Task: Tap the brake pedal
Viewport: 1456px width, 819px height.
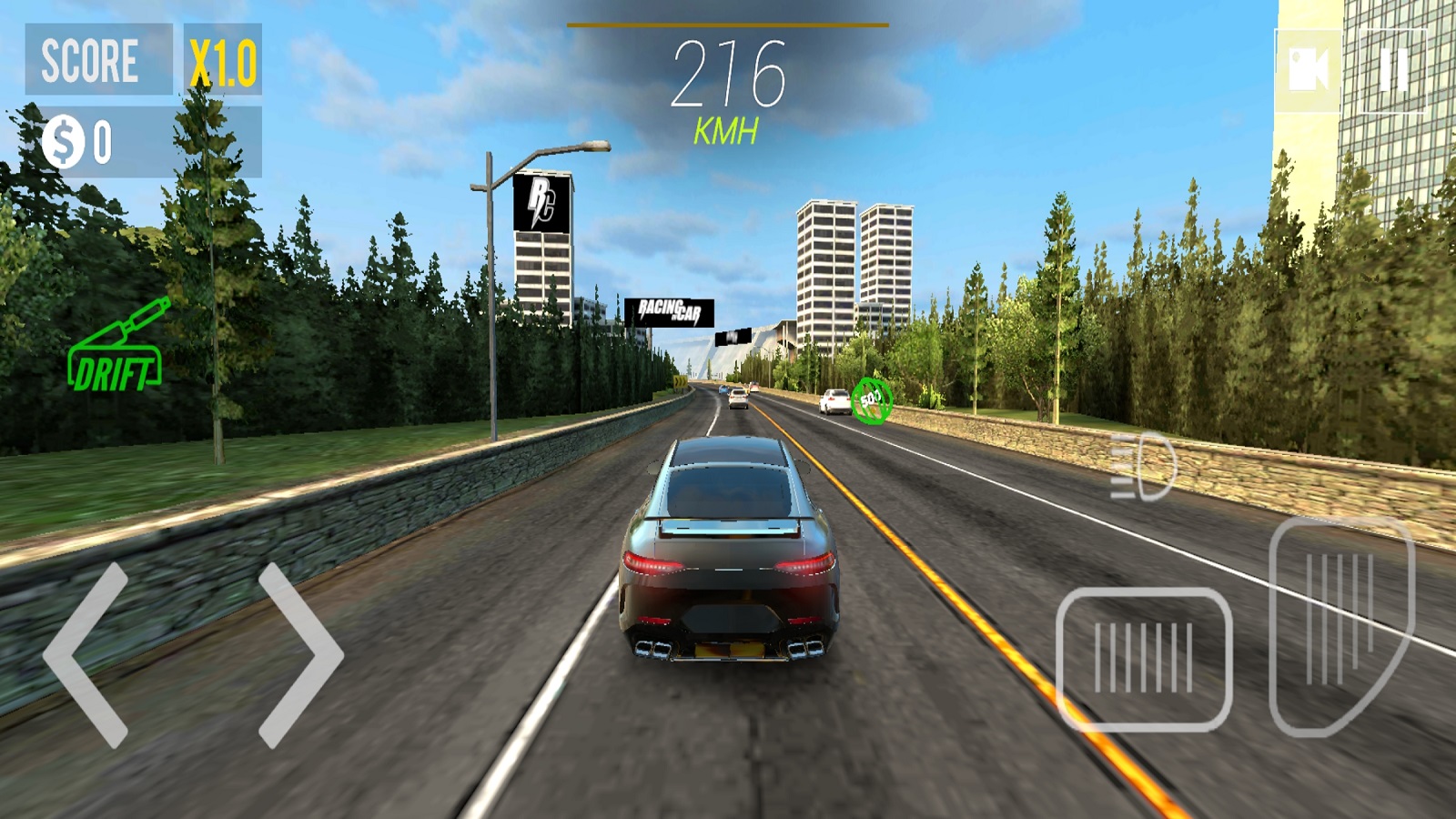Action: tap(1144, 659)
